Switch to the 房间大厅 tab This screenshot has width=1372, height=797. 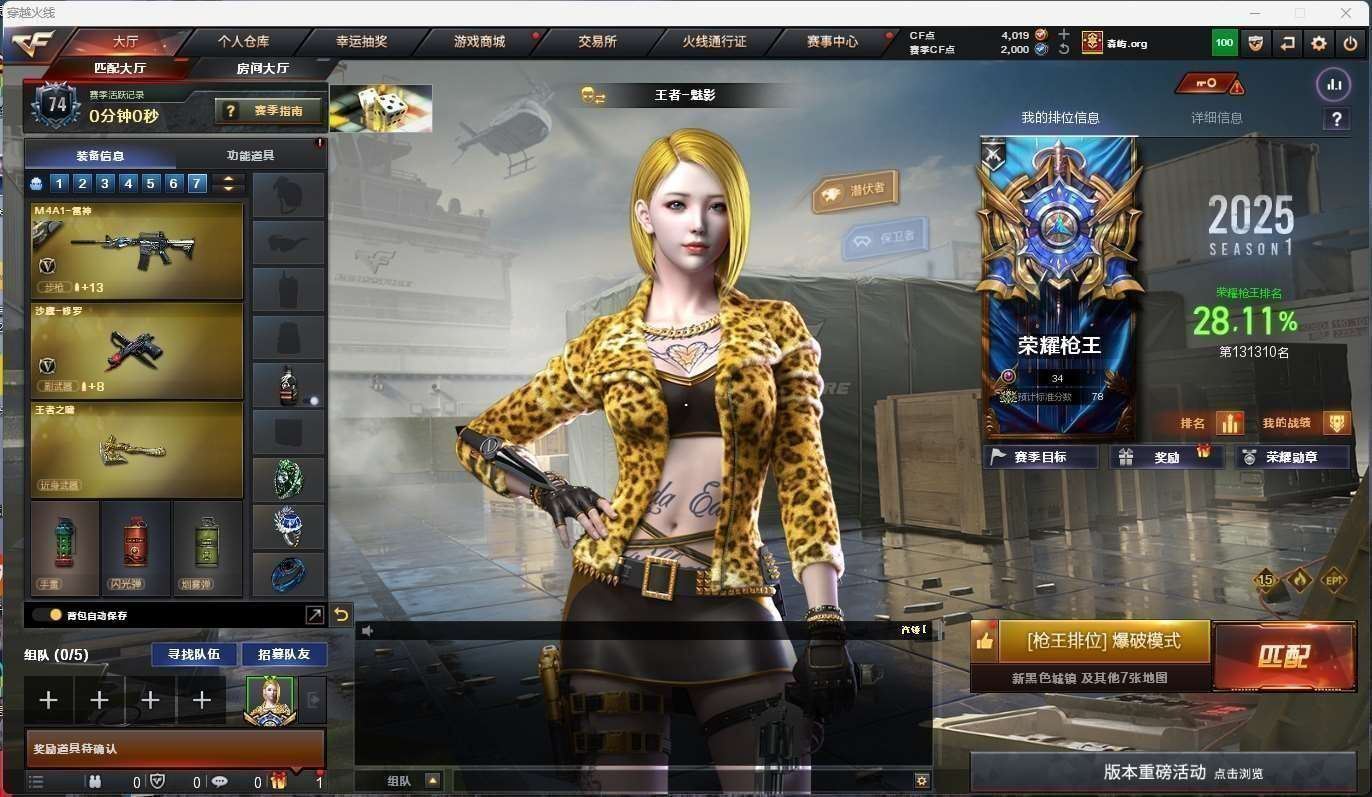pyautogui.click(x=262, y=68)
